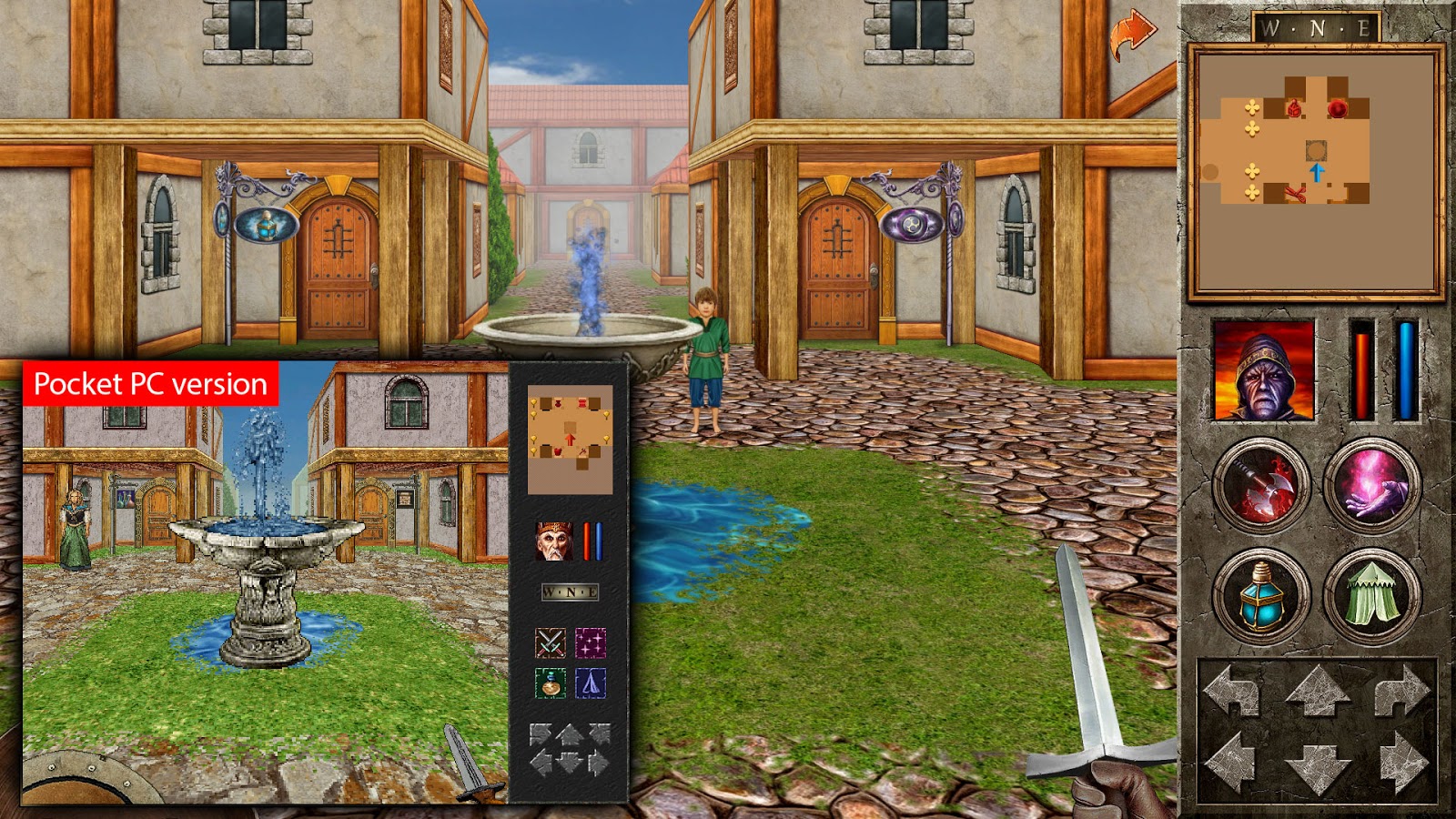Screen dimensions: 1456x819
Task: Click the blue player arrow on the minimap
Action: point(1319,171)
